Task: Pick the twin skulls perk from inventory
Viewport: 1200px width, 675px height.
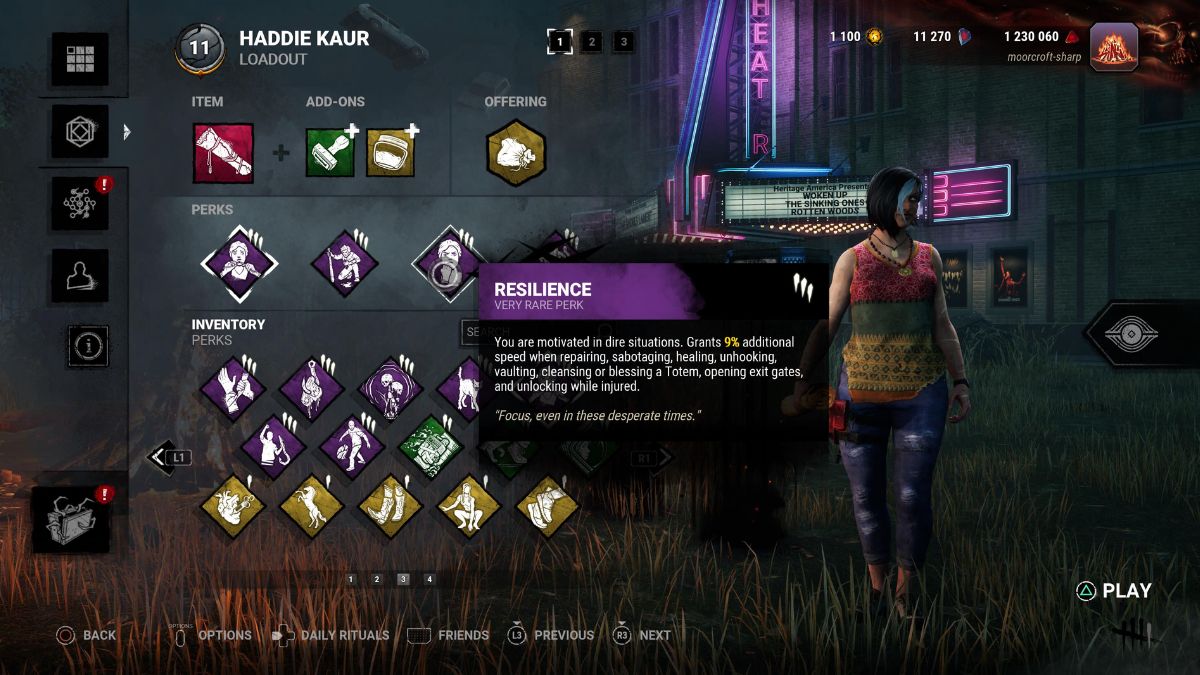Action: [x=390, y=388]
